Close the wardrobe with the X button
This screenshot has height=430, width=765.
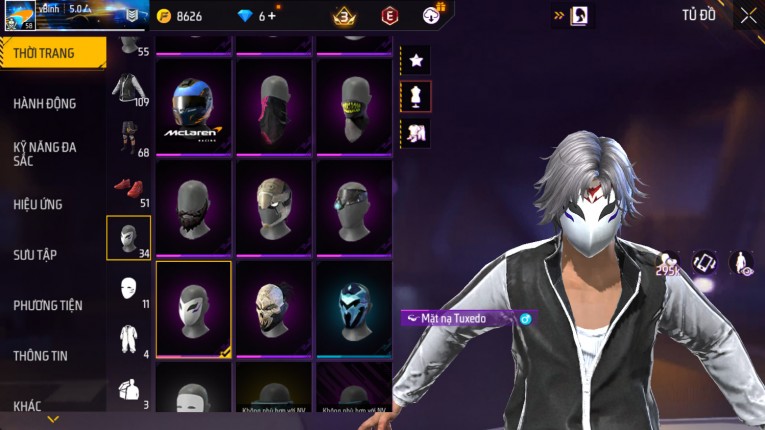click(x=748, y=15)
